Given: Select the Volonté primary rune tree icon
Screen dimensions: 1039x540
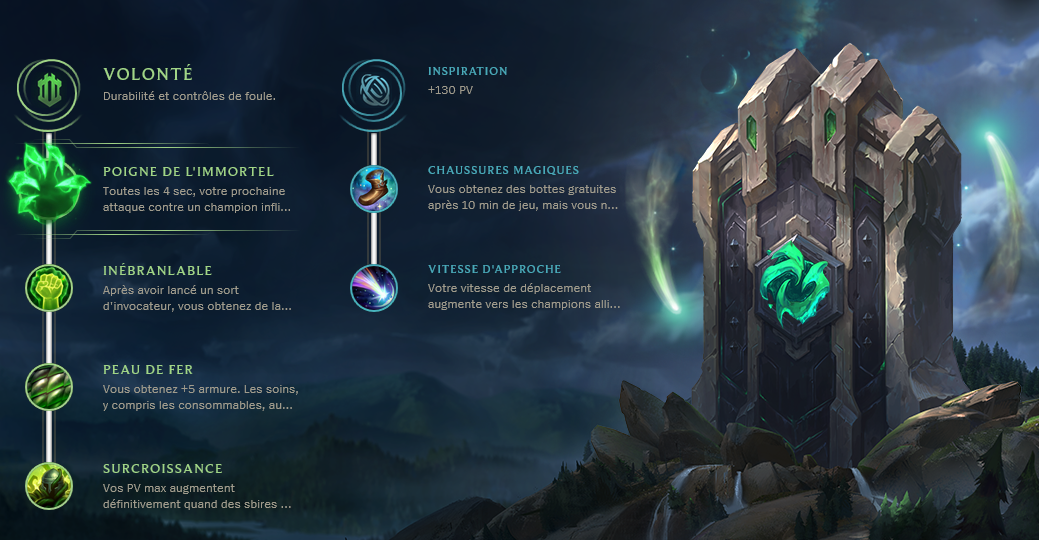Looking at the screenshot, I should click(49, 88).
